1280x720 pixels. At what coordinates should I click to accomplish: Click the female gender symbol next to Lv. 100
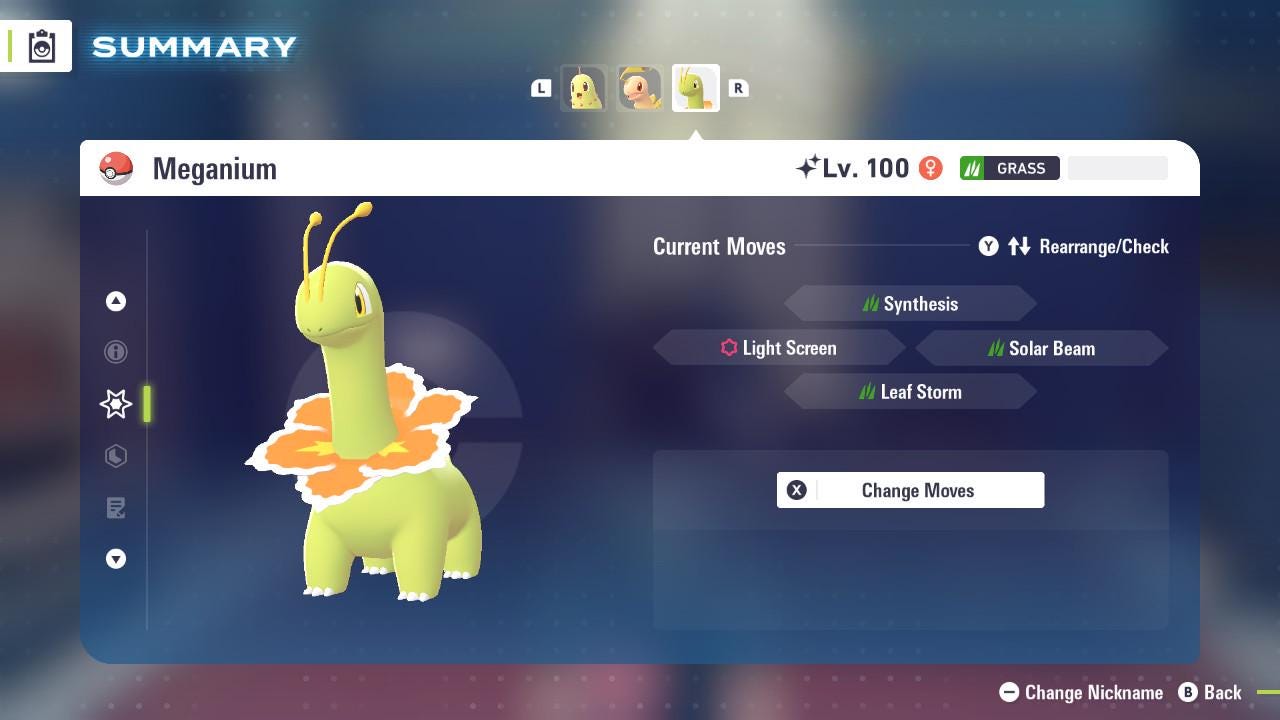click(x=930, y=168)
